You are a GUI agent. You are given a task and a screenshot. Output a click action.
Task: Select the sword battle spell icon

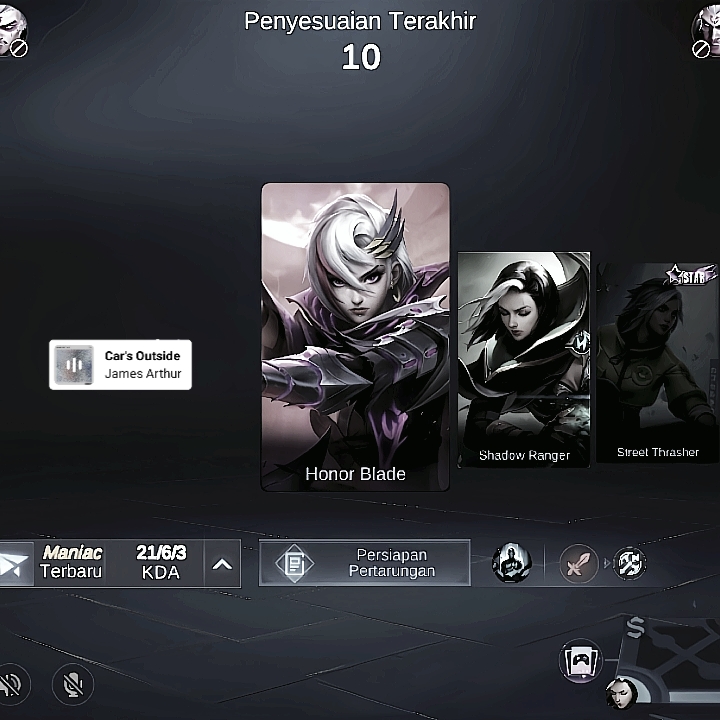579,563
